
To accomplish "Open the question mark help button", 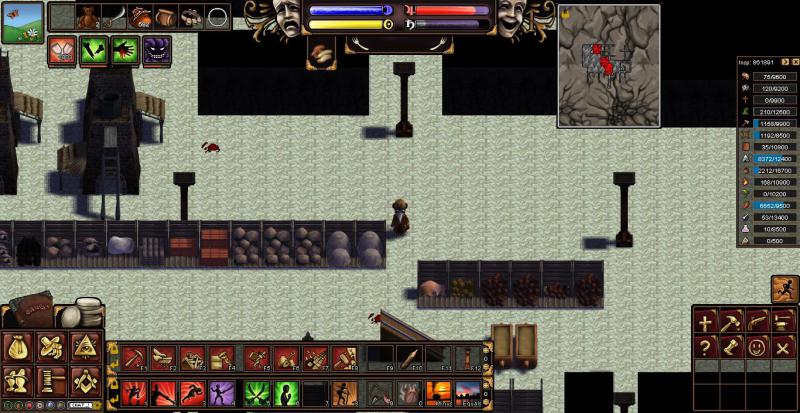I will click(706, 347).
